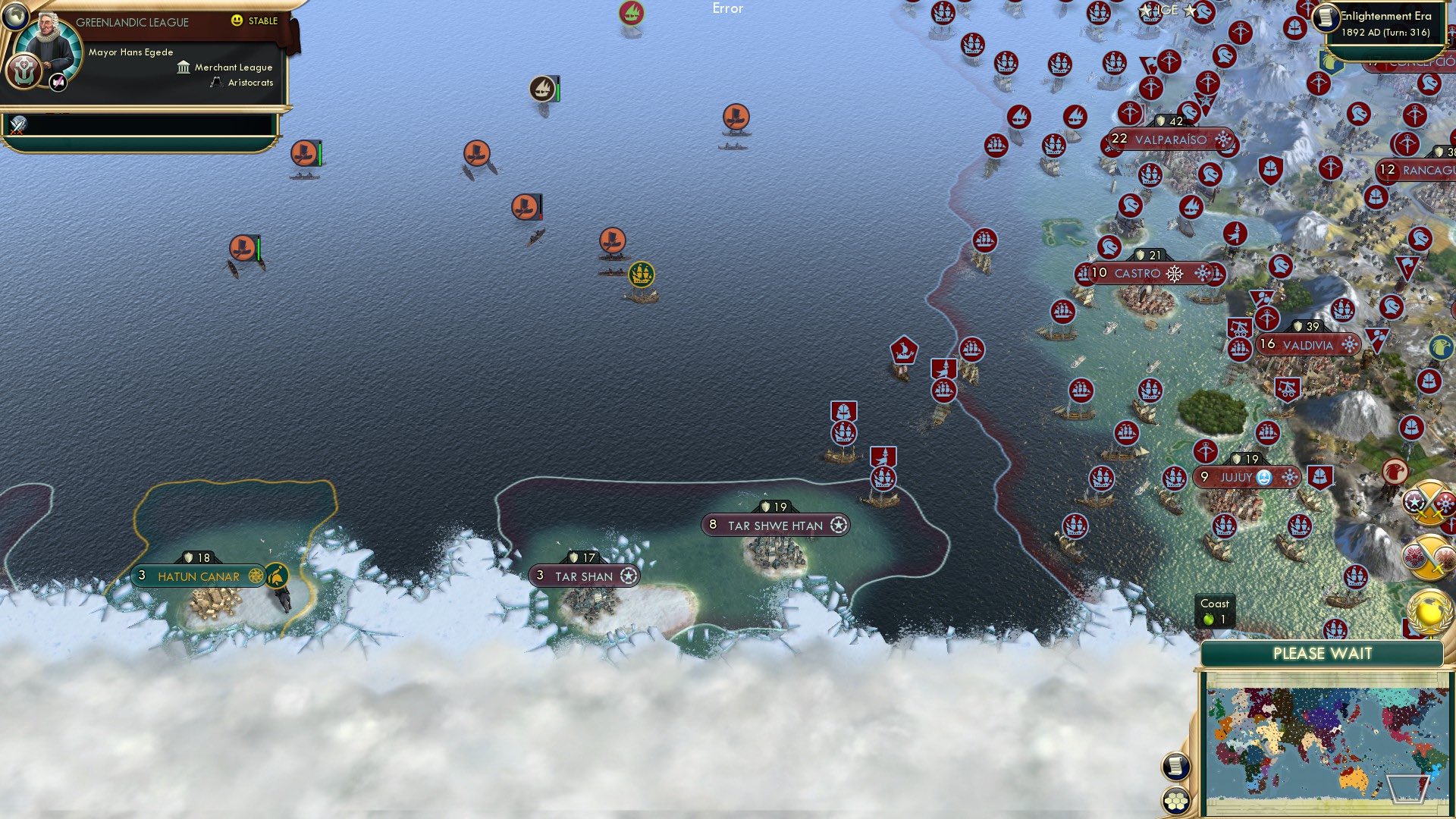Viewport: 1456px width, 819px height.
Task: Open strategic view with the golden globe button
Action: click(1429, 611)
